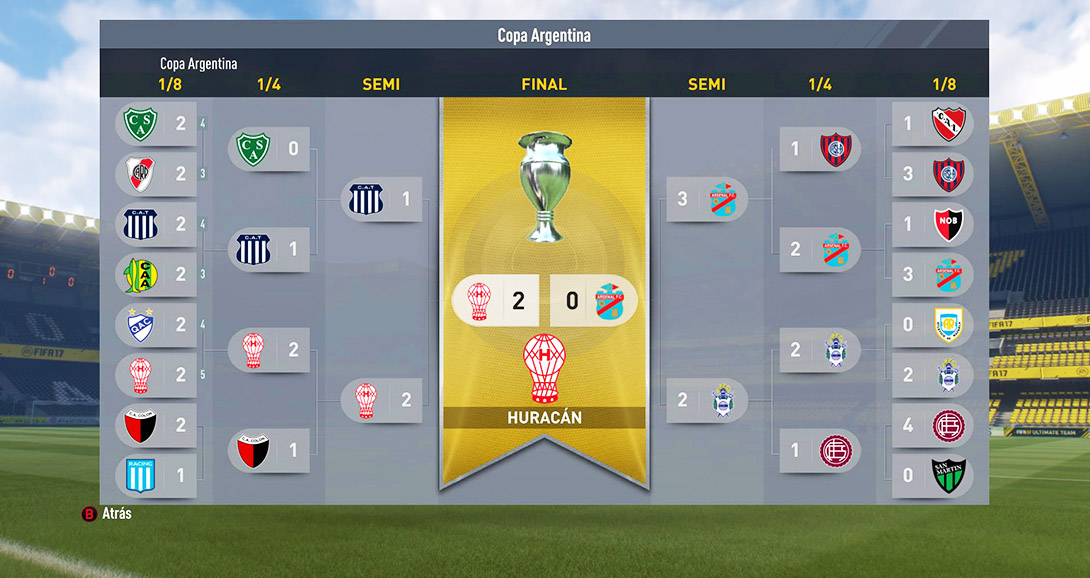The height and width of the screenshot is (578, 1090).
Task: Select River Plate's round-of-16 entry
Action: (x=157, y=174)
